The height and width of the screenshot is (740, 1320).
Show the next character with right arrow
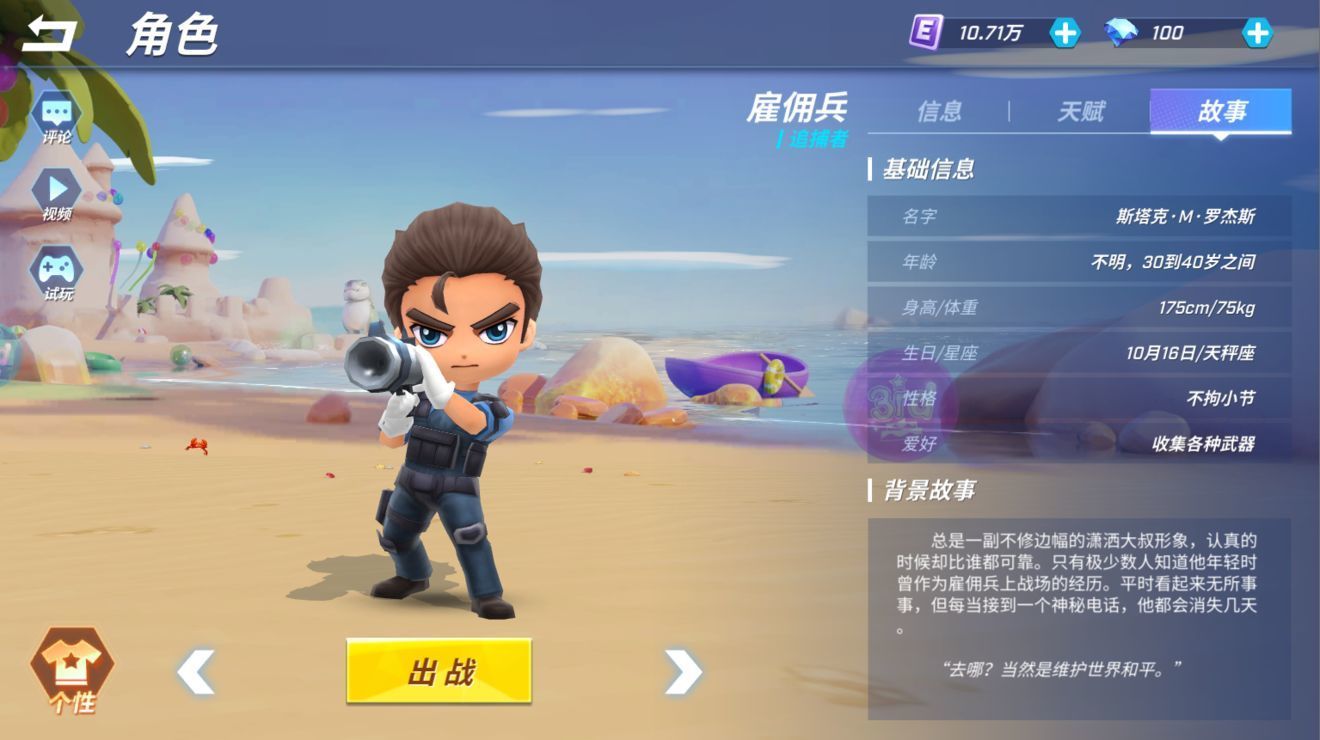point(683,671)
